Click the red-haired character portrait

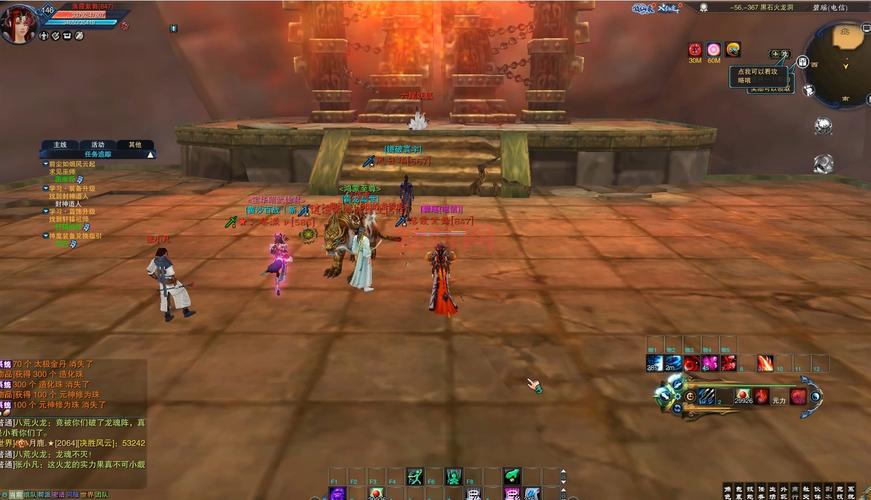(x=18, y=24)
